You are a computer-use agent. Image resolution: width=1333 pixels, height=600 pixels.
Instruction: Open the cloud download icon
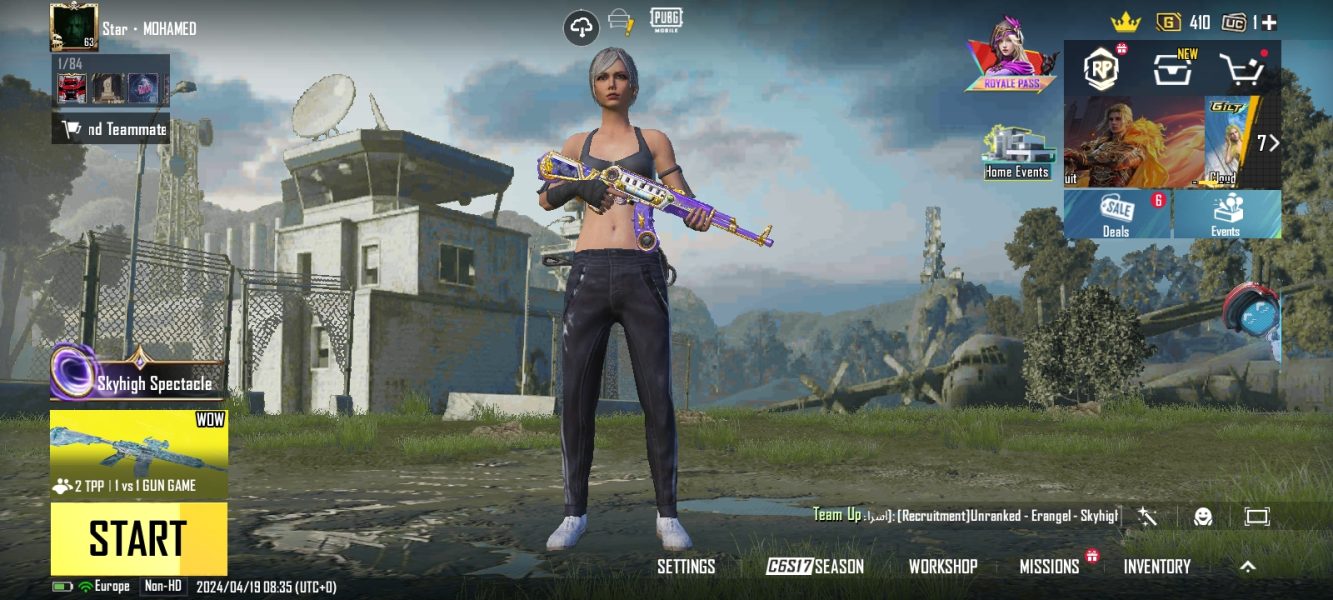(x=582, y=28)
